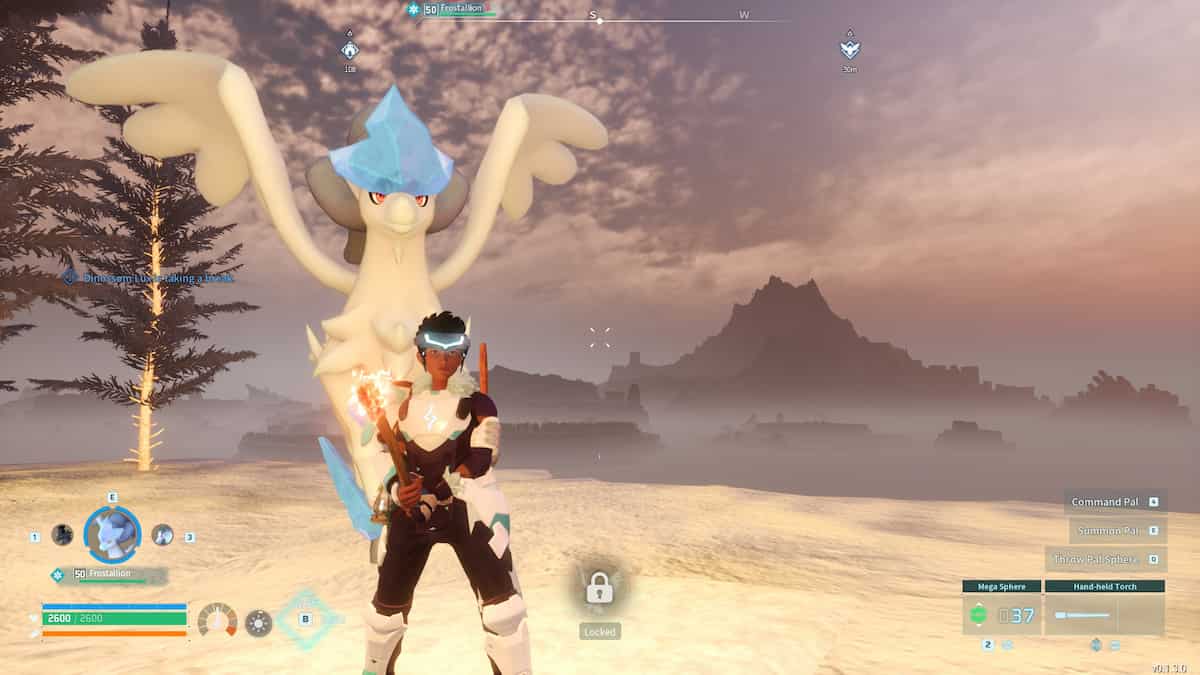
Task: Click the Locked padlock indicator
Action: click(599, 588)
